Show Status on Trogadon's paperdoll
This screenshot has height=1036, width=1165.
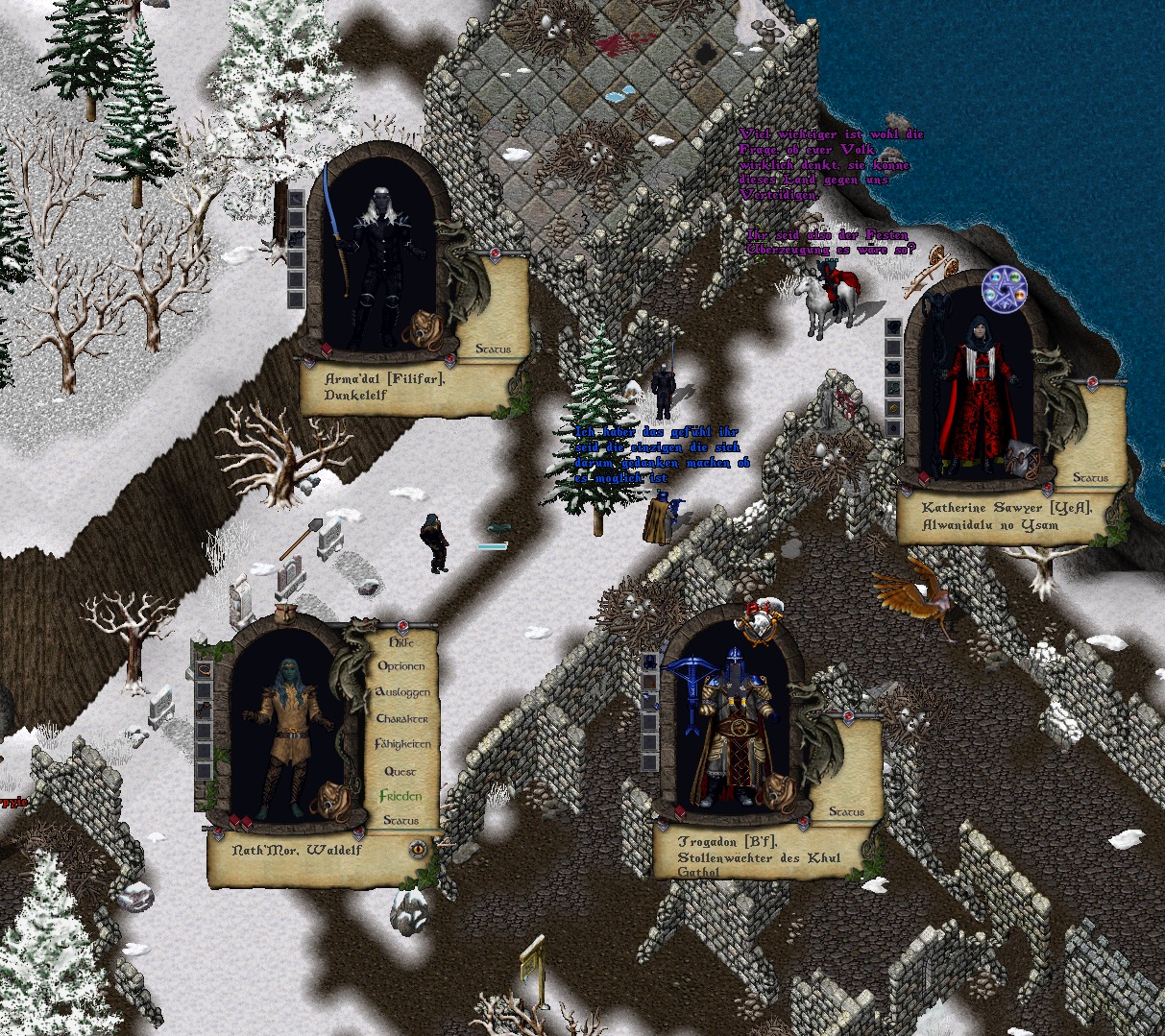coord(846,812)
